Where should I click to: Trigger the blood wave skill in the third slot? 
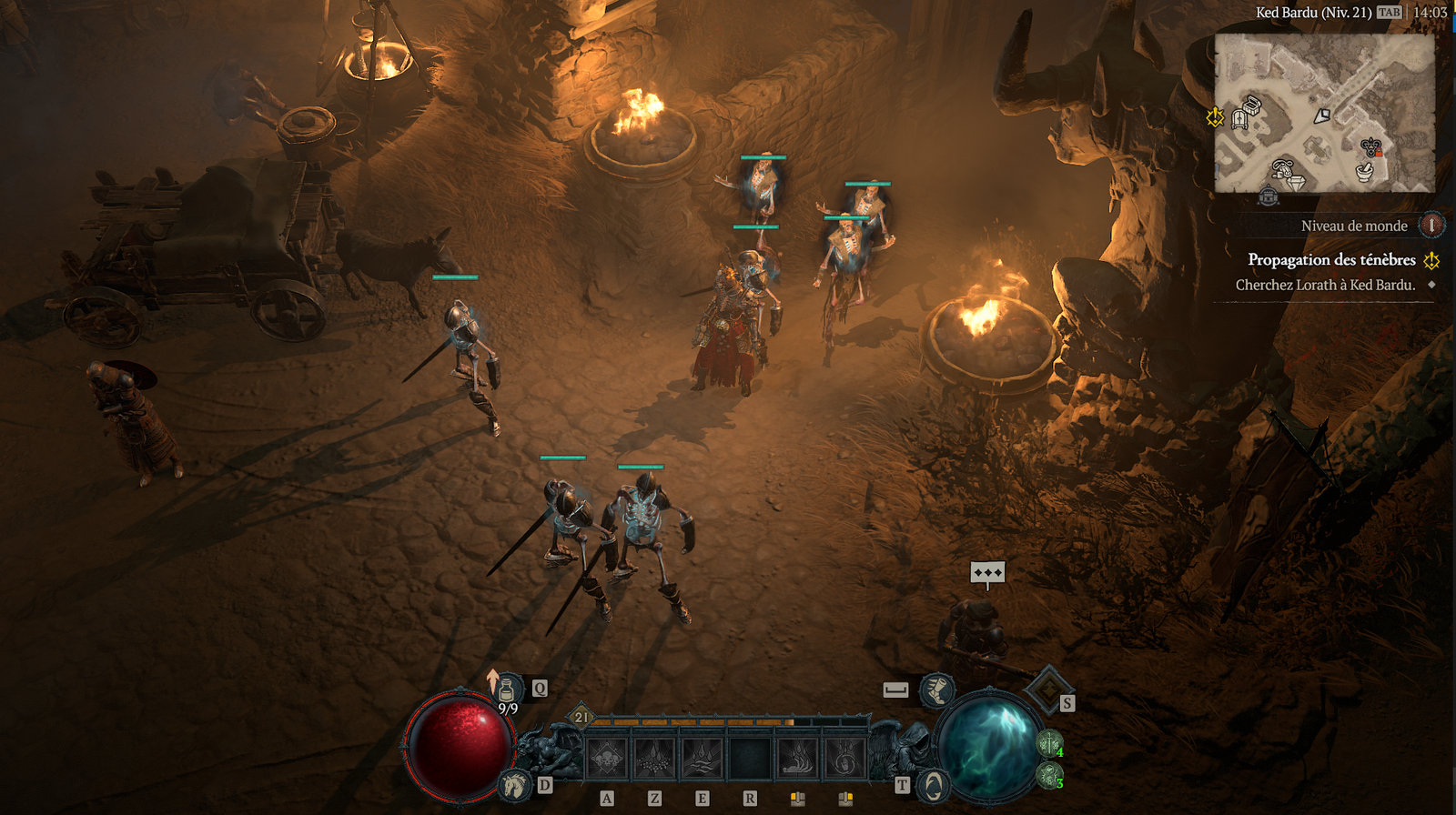702,758
